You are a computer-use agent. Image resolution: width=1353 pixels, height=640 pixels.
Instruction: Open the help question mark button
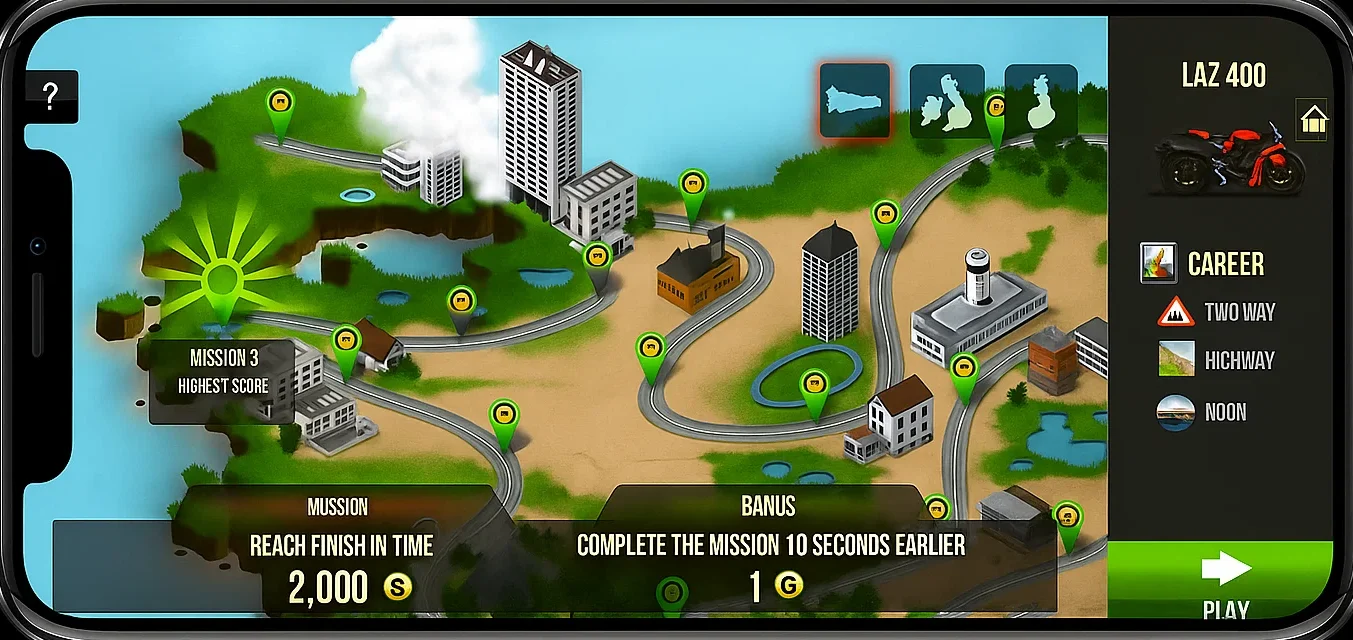coord(51,96)
